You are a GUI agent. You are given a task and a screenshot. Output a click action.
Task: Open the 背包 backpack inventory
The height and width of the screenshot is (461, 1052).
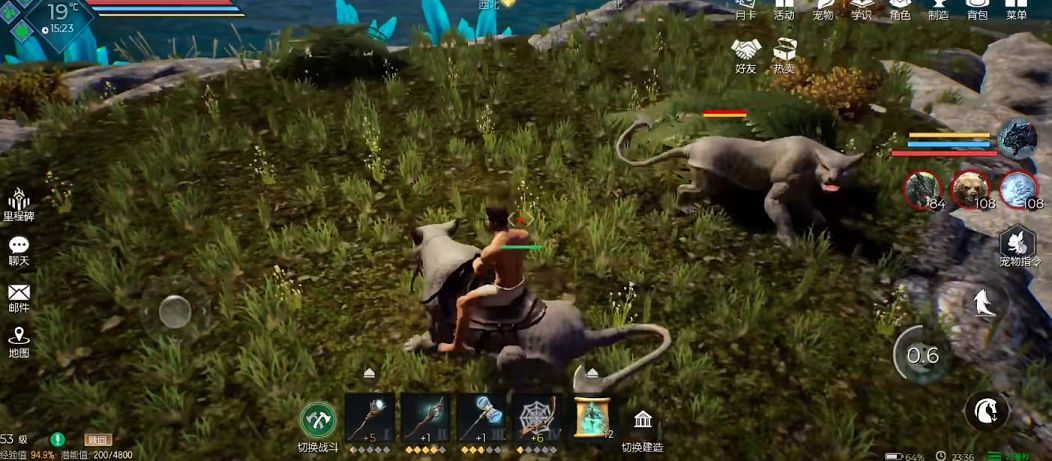(977, 8)
